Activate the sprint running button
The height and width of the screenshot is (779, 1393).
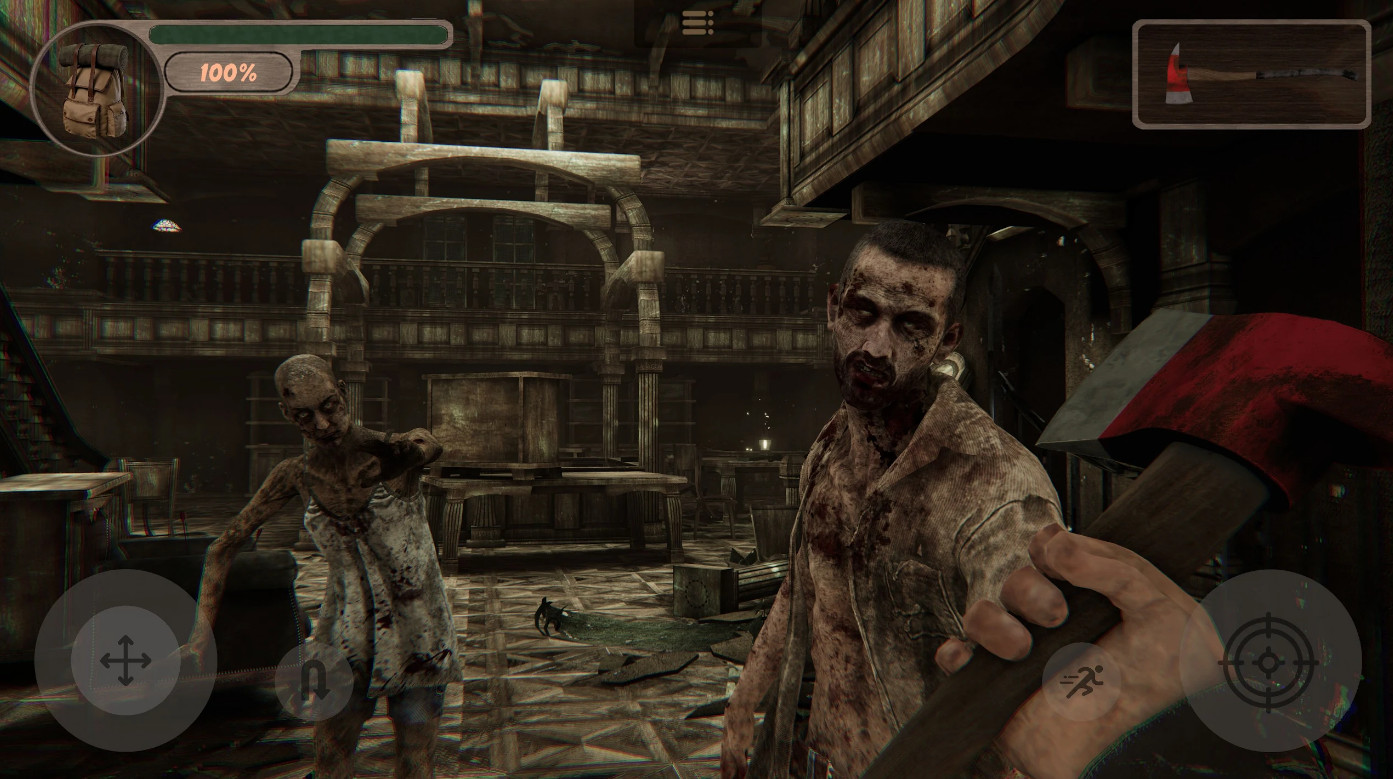[1081, 682]
